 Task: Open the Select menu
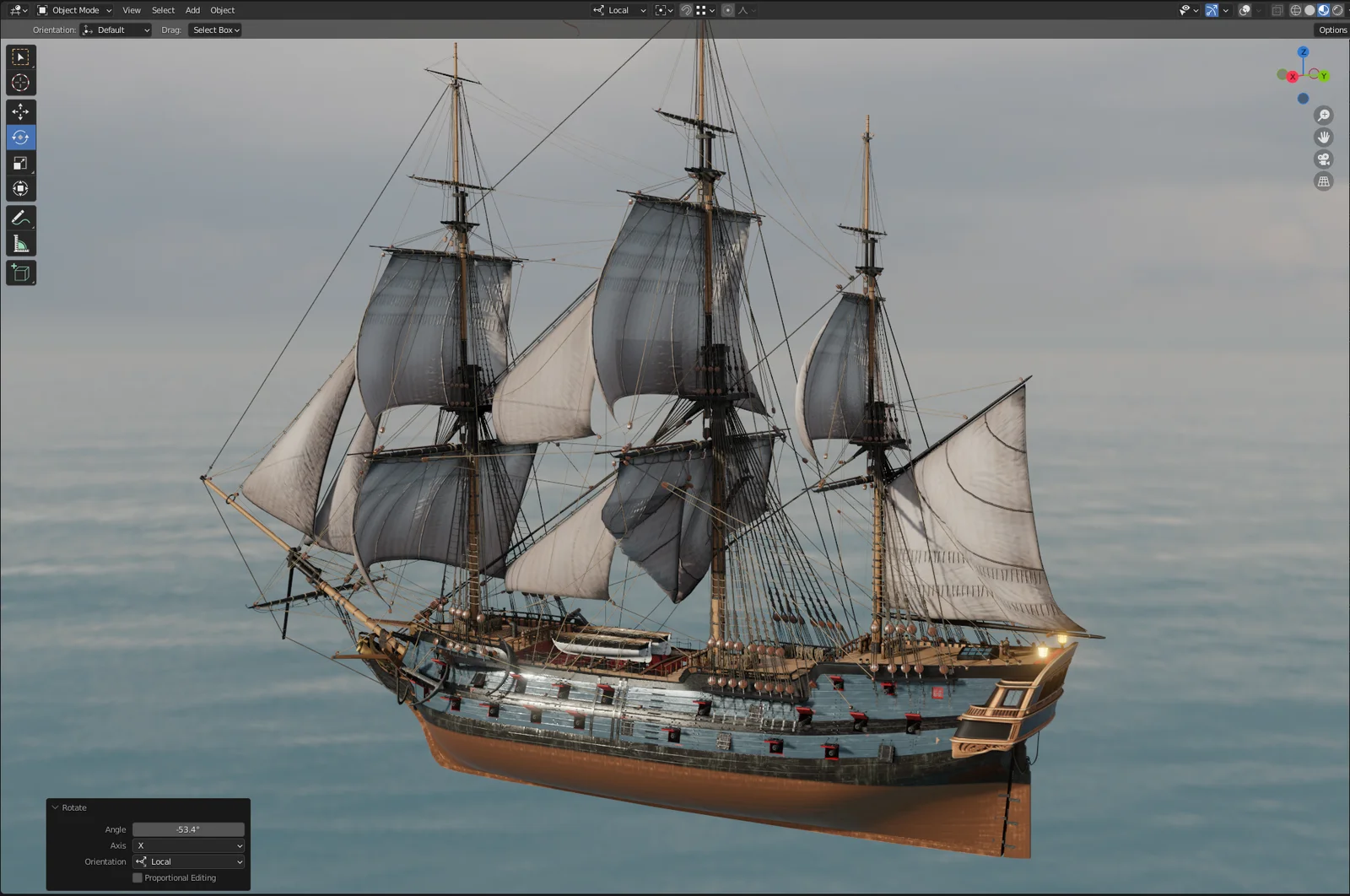point(163,10)
